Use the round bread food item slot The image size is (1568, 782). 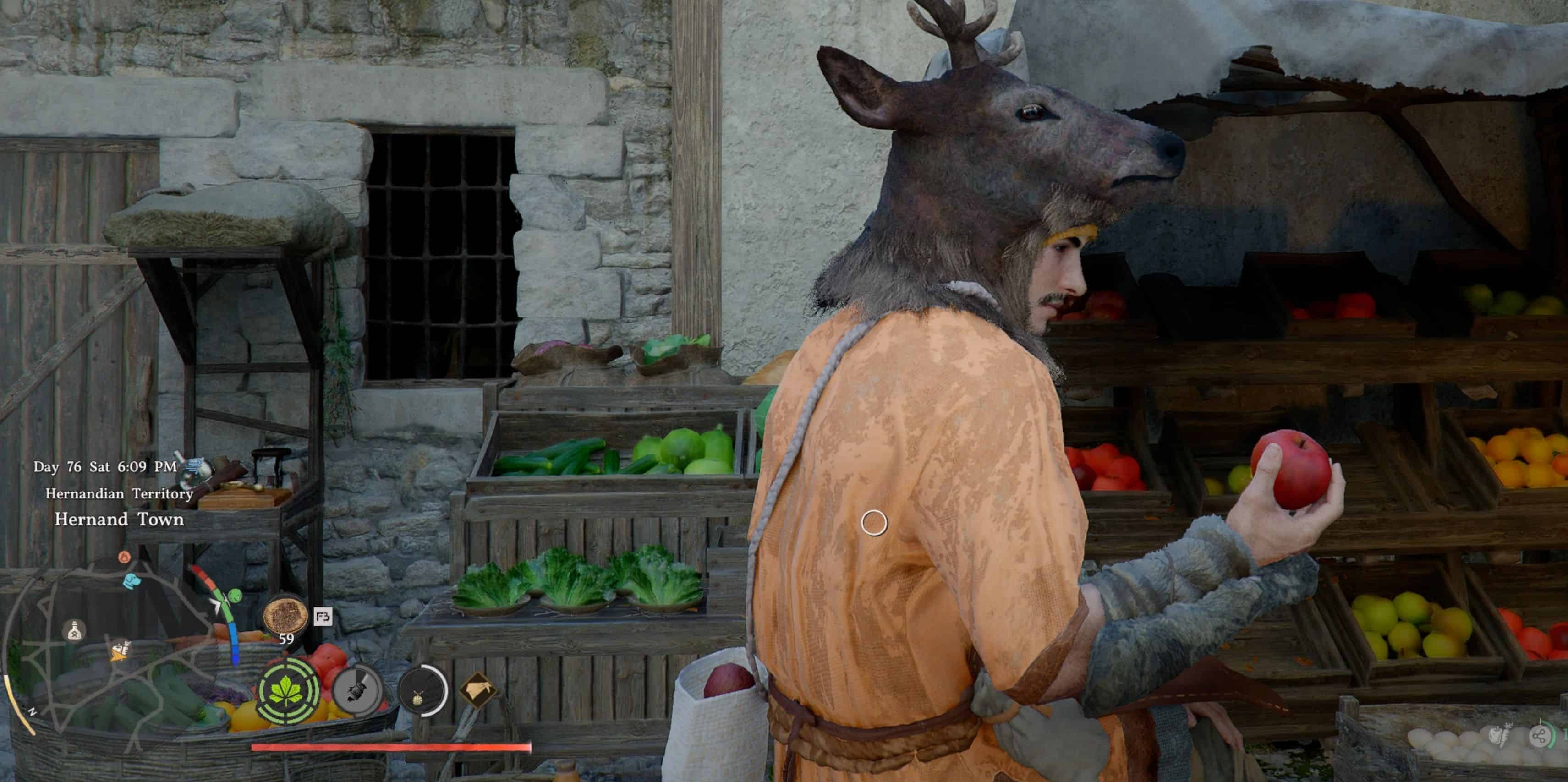285,616
